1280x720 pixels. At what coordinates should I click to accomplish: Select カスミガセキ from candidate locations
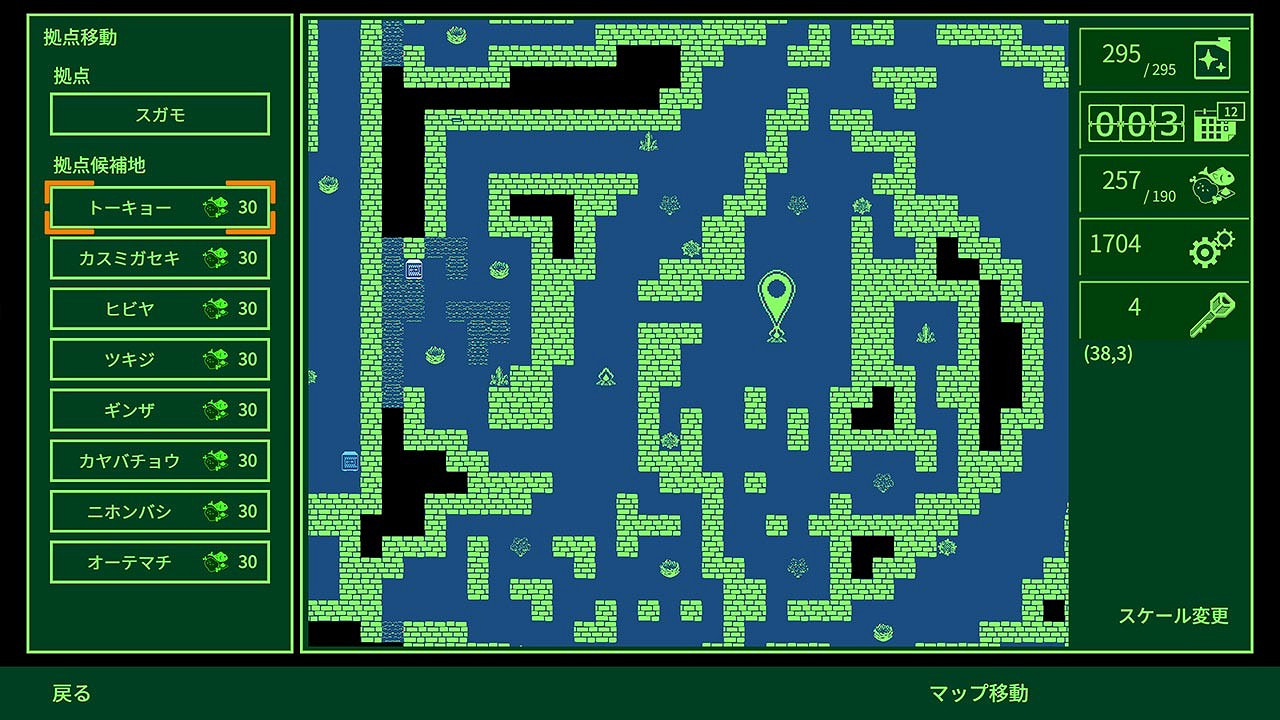pos(158,258)
